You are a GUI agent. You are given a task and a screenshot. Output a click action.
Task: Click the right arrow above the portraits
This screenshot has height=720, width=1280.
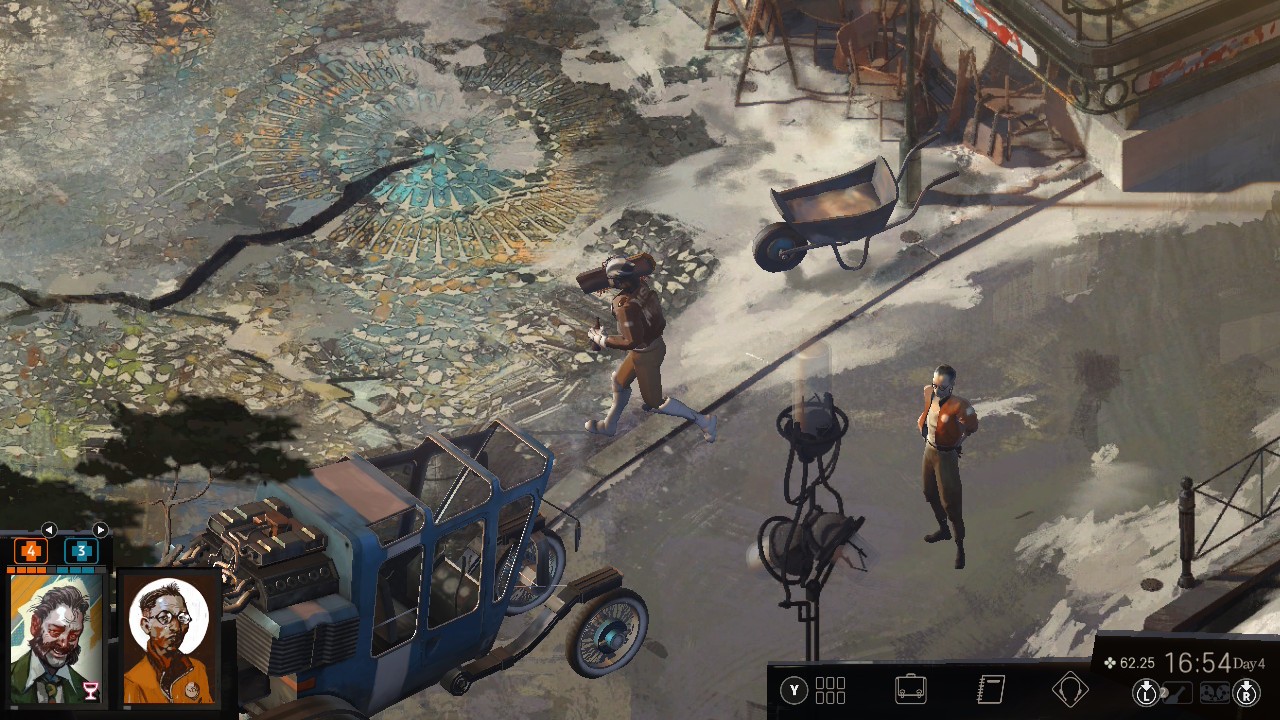click(100, 530)
